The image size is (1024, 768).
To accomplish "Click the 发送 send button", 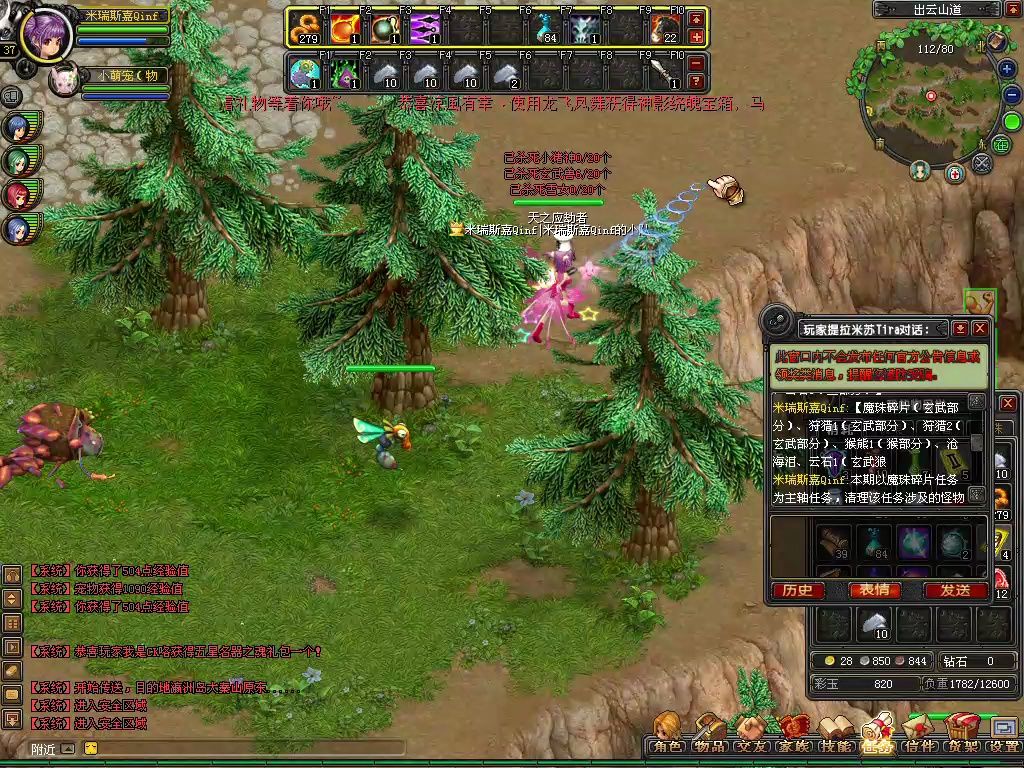I will coord(955,590).
